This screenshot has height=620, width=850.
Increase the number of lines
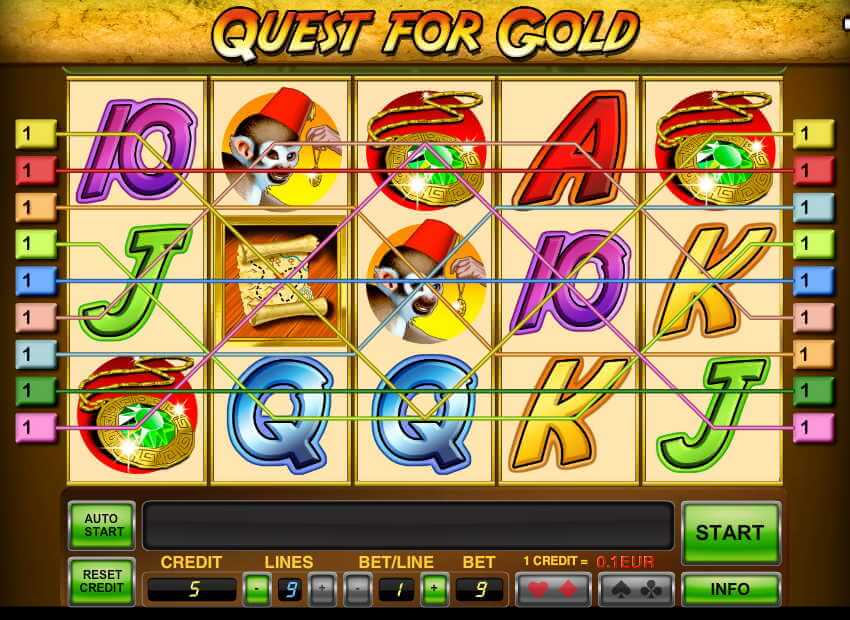[x=322, y=589]
